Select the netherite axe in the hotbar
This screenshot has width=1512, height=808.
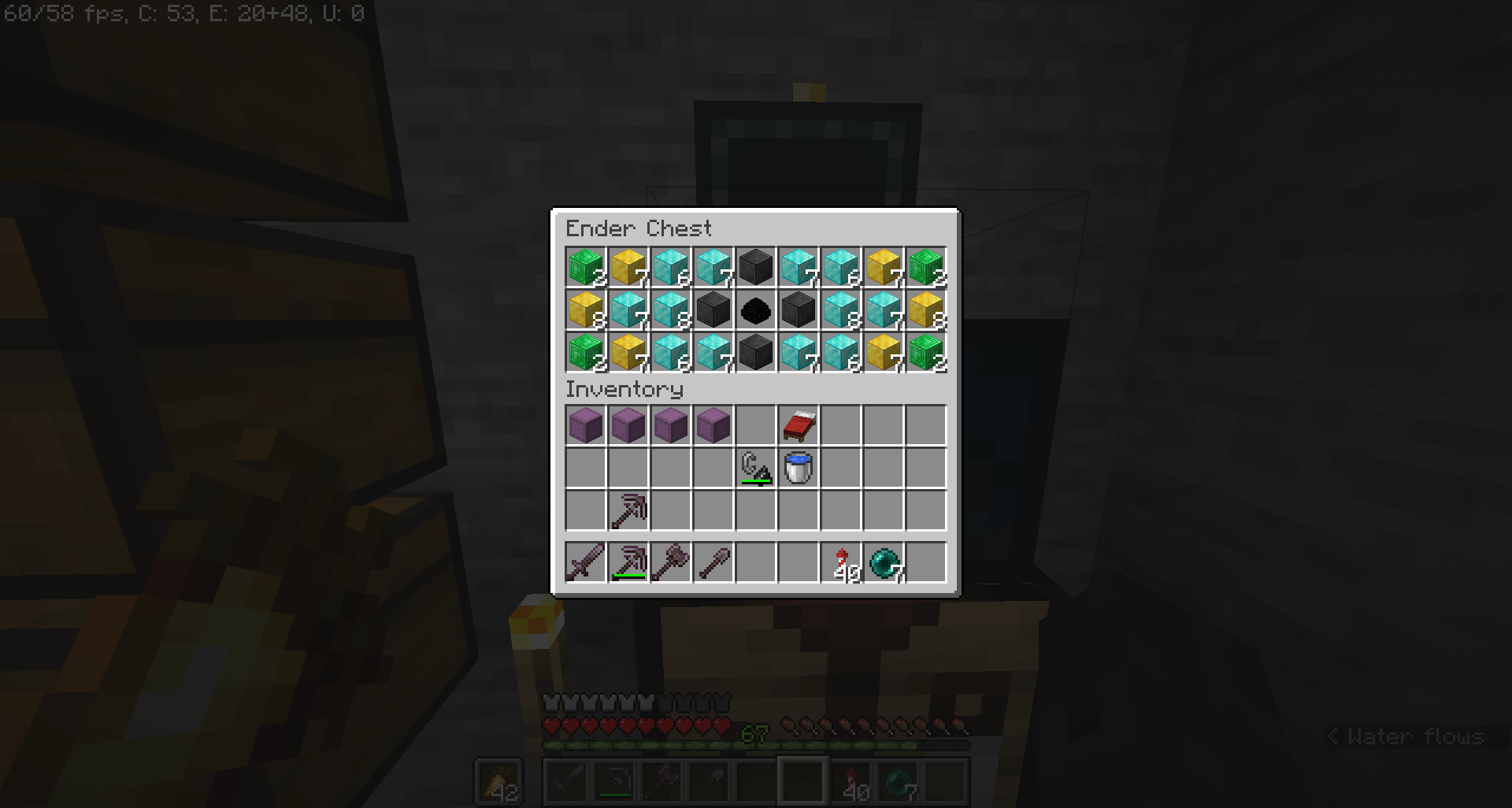pyautogui.click(x=671, y=563)
